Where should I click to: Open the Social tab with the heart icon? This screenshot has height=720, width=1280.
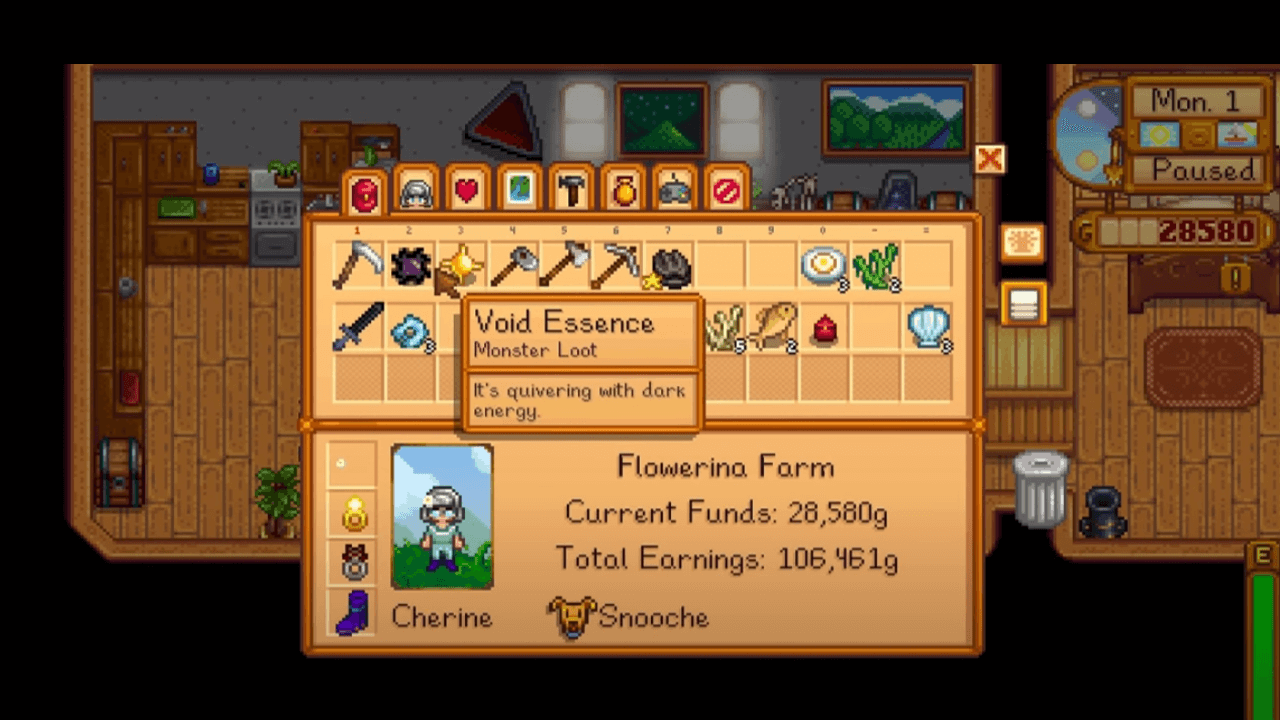466,190
